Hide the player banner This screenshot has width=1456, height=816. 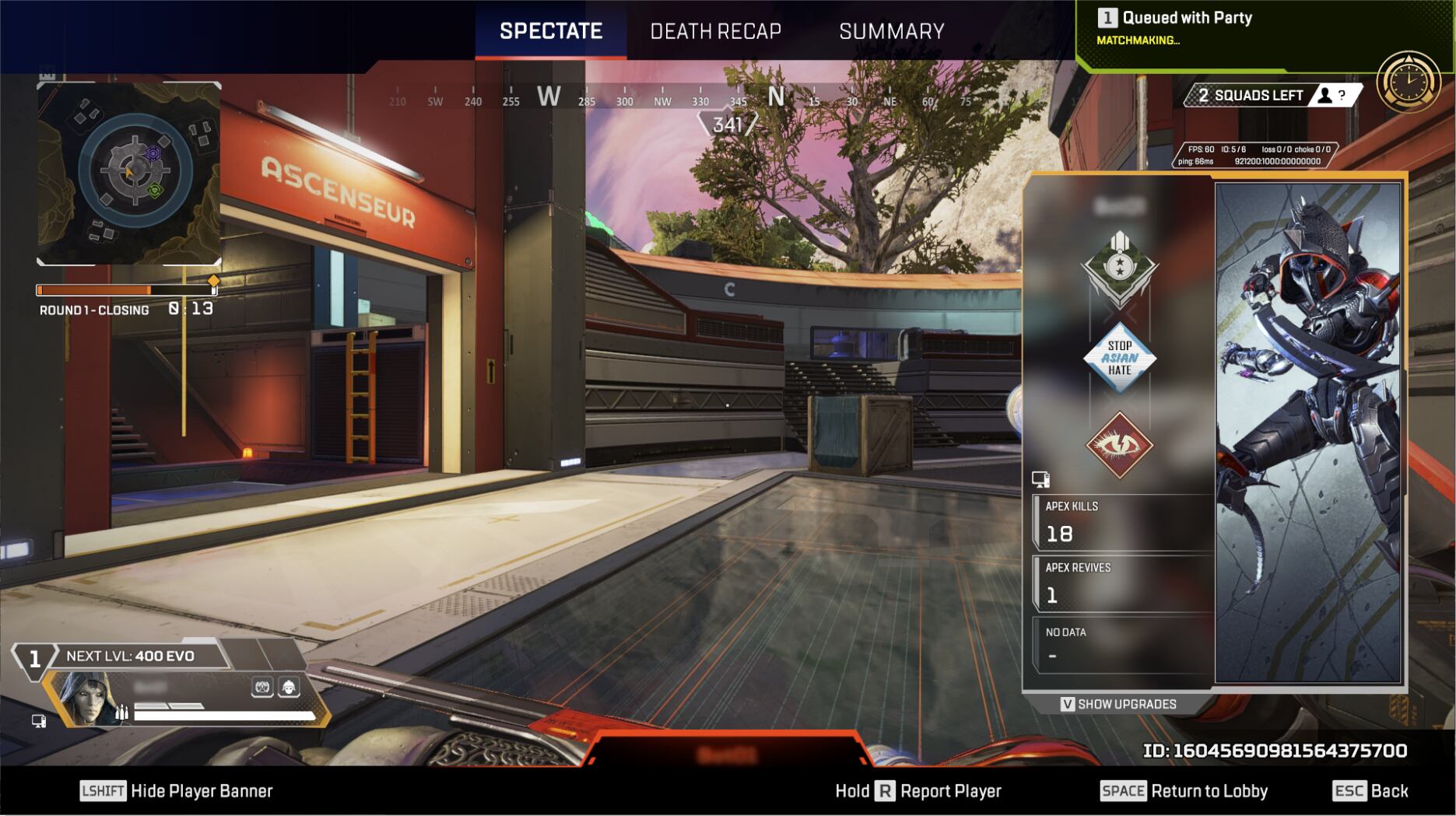click(x=177, y=791)
